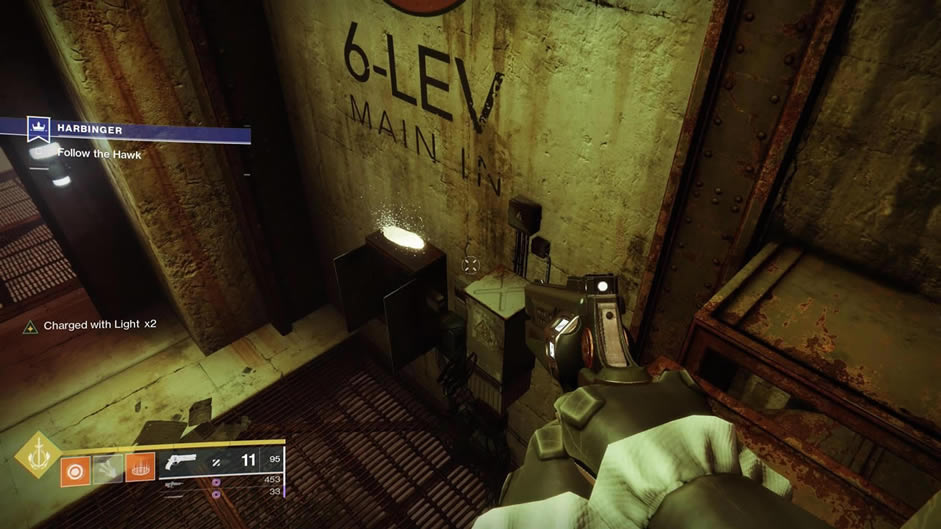Switch to the second weapon below the hand cannon
The width and height of the screenshot is (941, 529).
click(172, 483)
